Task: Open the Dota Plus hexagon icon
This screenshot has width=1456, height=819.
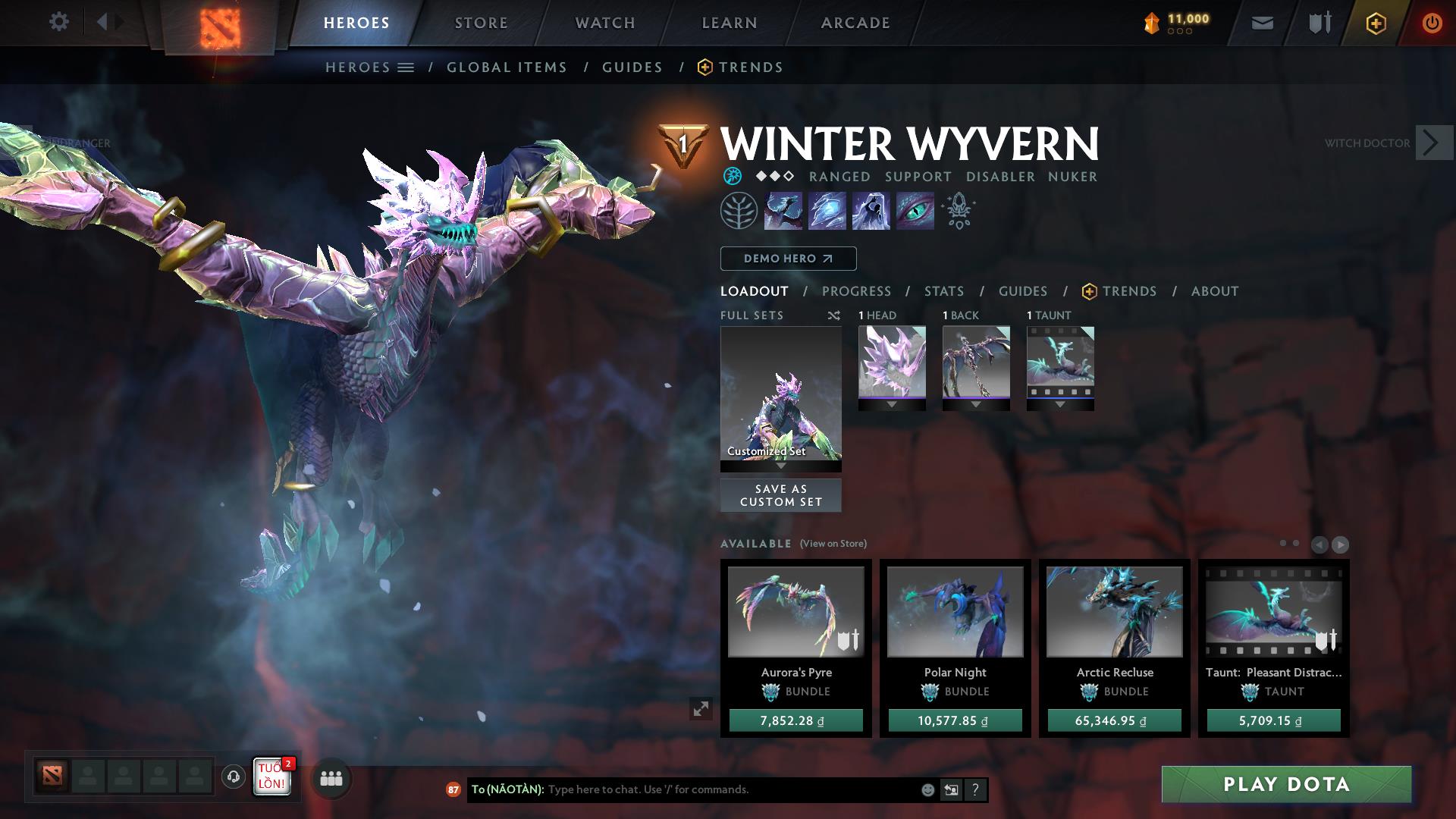Action: tap(1376, 23)
